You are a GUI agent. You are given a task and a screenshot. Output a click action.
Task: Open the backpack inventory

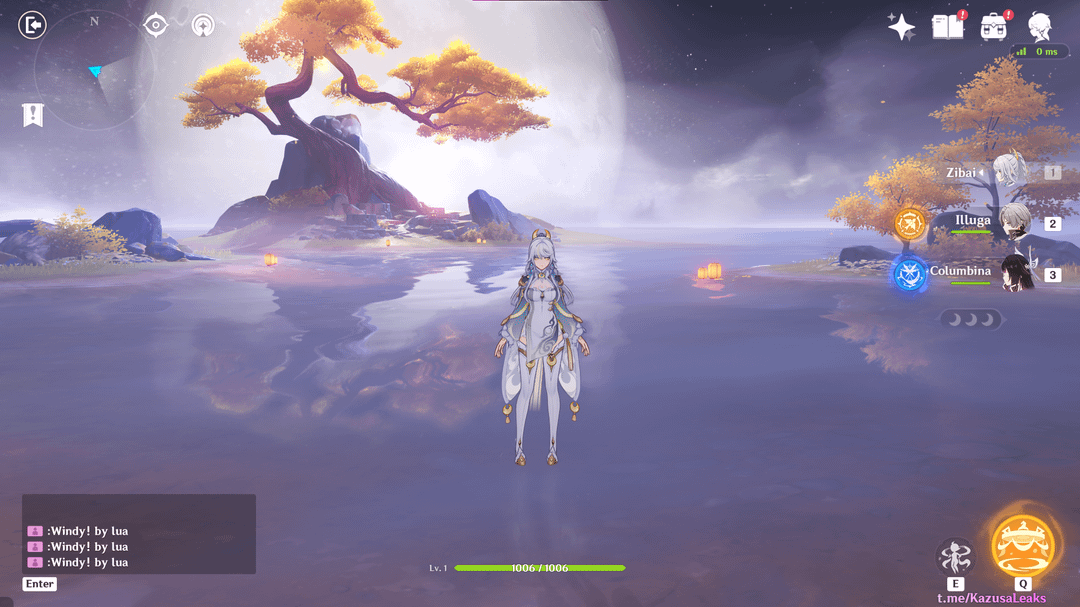click(x=994, y=27)
